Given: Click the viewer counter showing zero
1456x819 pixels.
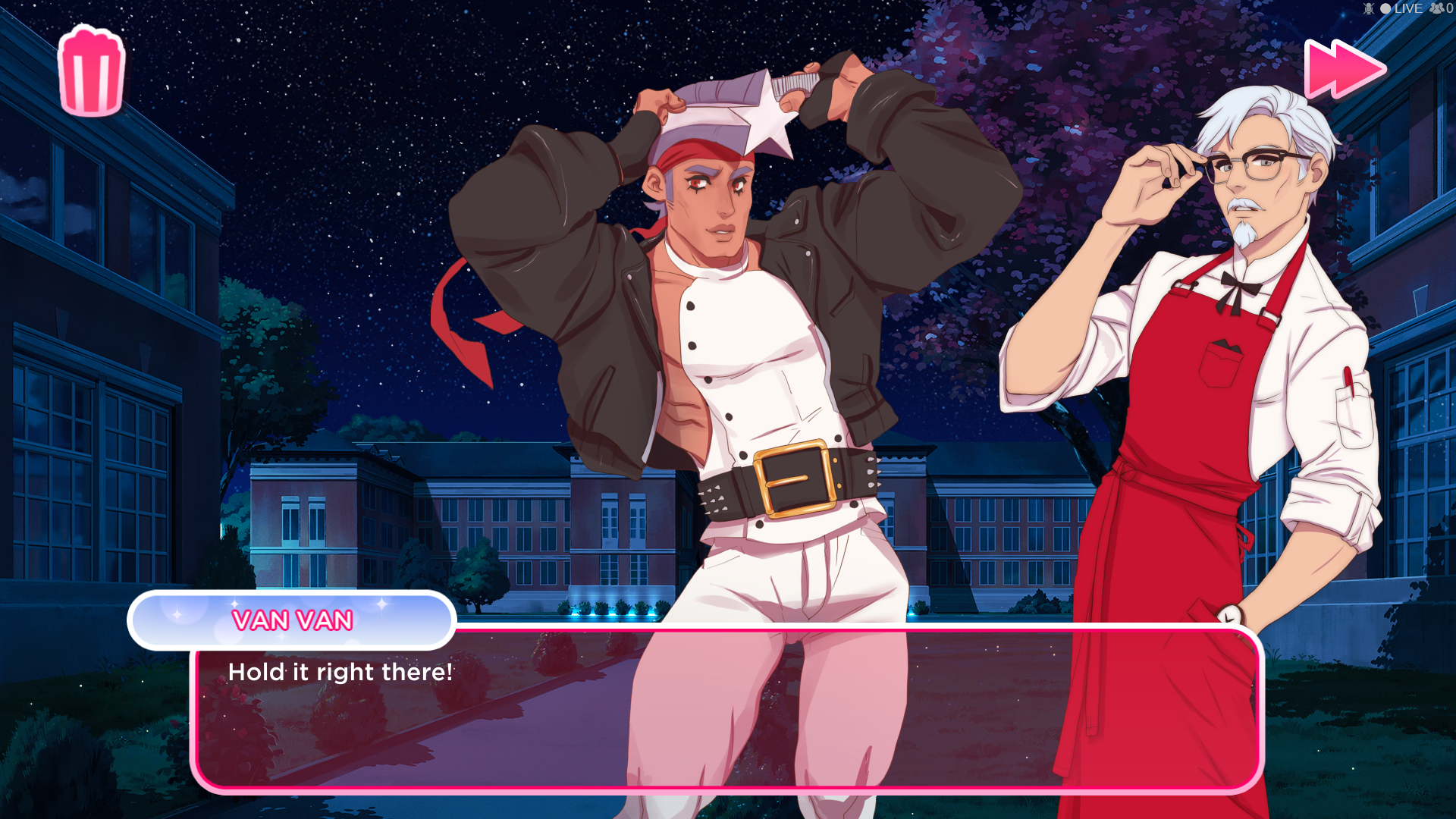Looking at the screenshot, I should tap(1449, 9).
